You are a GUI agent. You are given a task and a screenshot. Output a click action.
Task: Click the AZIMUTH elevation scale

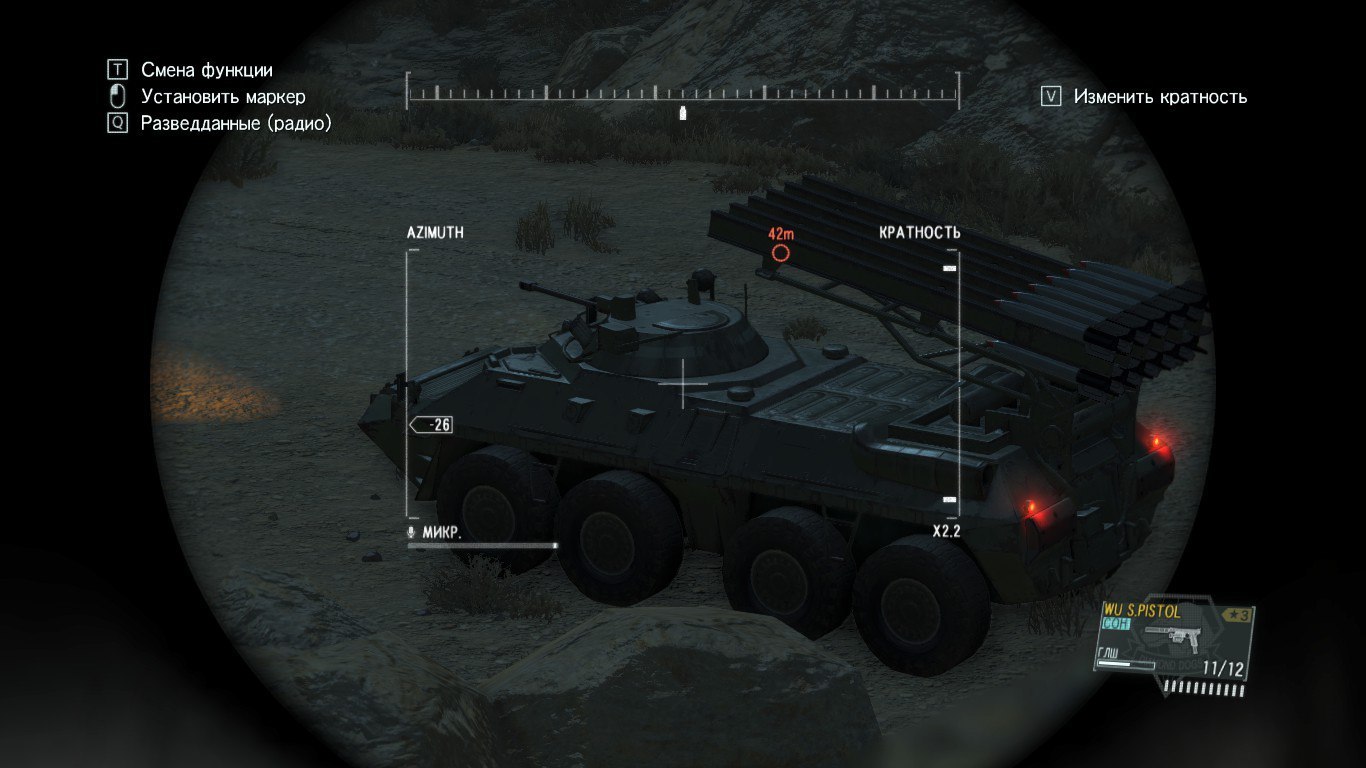point(409,384)
